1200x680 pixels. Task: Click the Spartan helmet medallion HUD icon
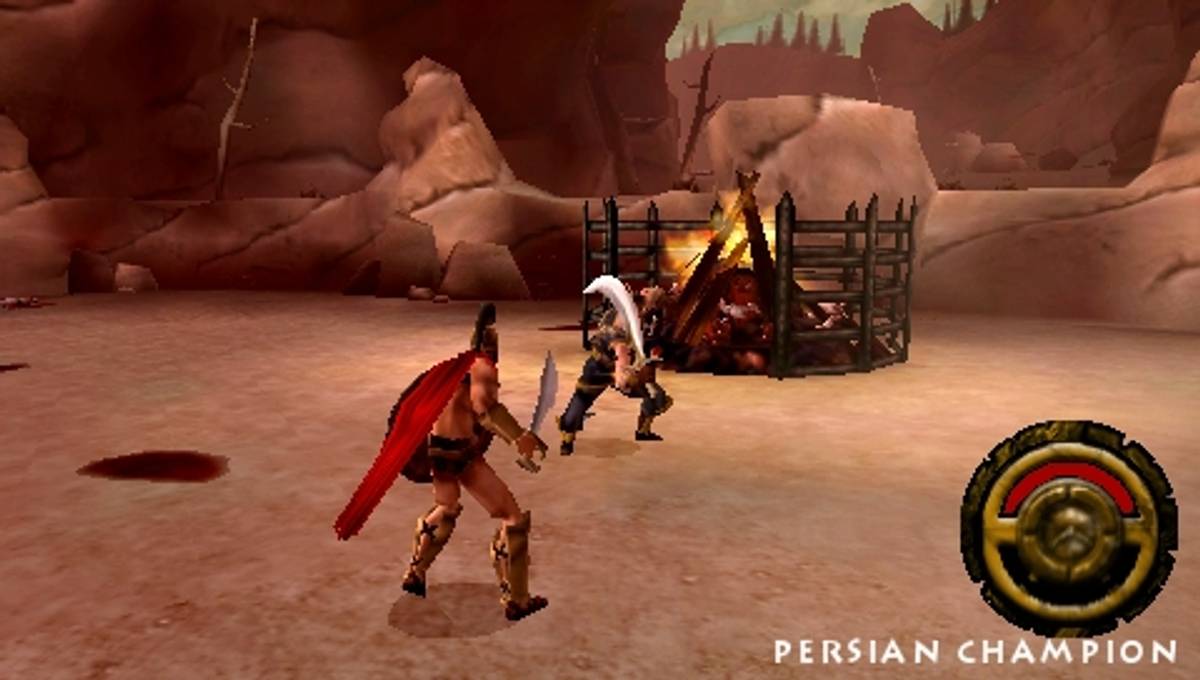point(1067,529)
